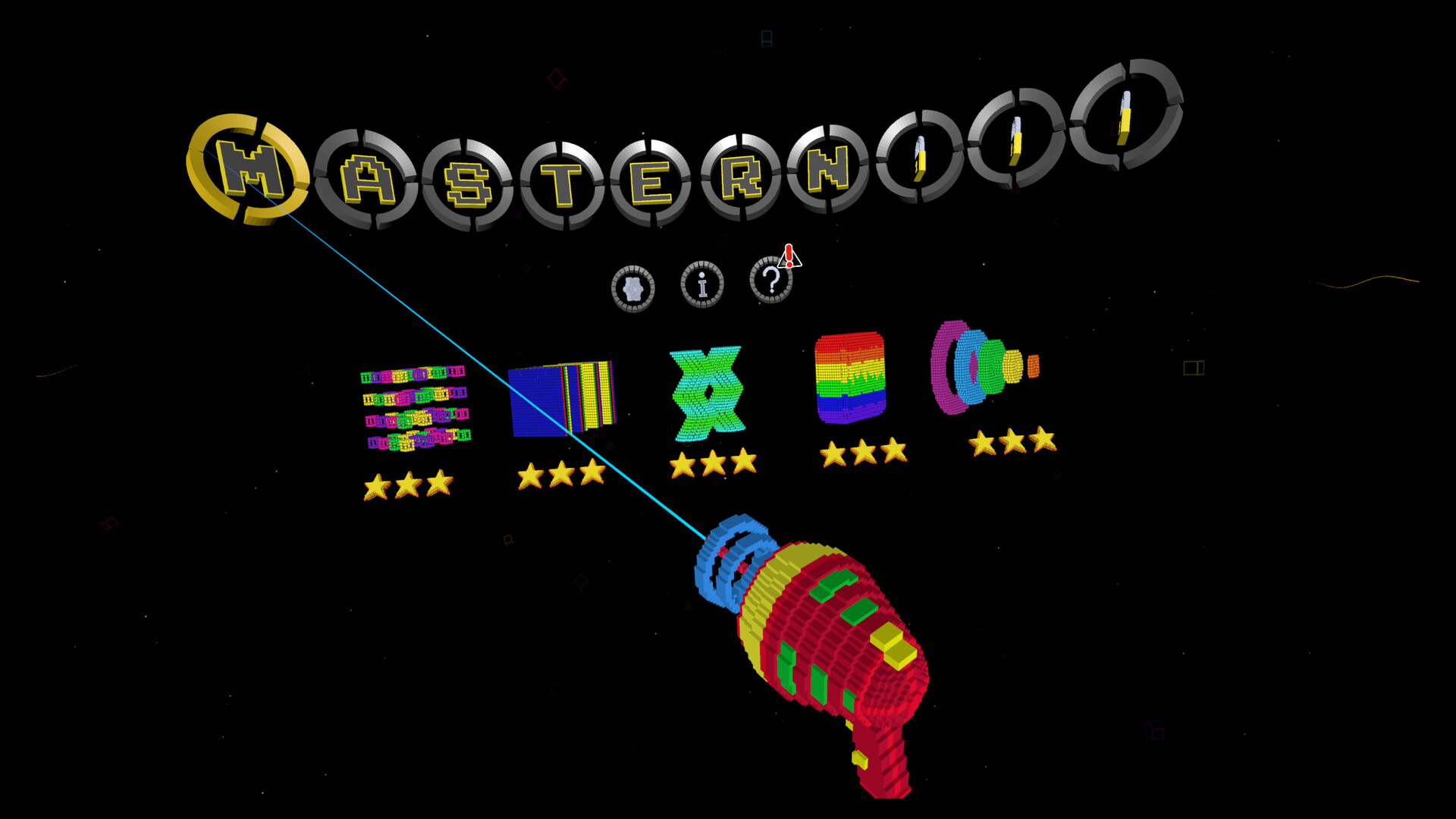The width and height of the screenshot is (1456, 819).
Task: Select the first pencil ring after letter N
Action: 918,157
